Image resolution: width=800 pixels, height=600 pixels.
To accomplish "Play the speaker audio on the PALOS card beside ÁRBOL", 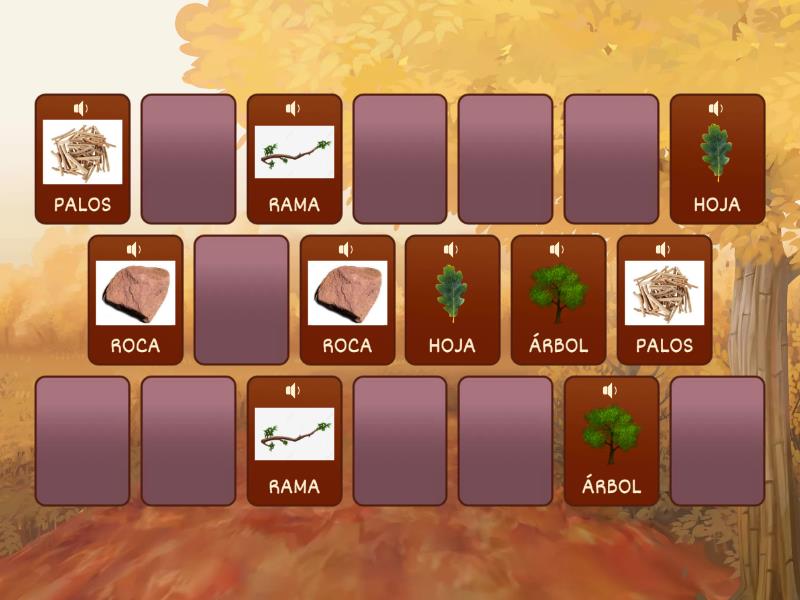I will pos(664,249).
